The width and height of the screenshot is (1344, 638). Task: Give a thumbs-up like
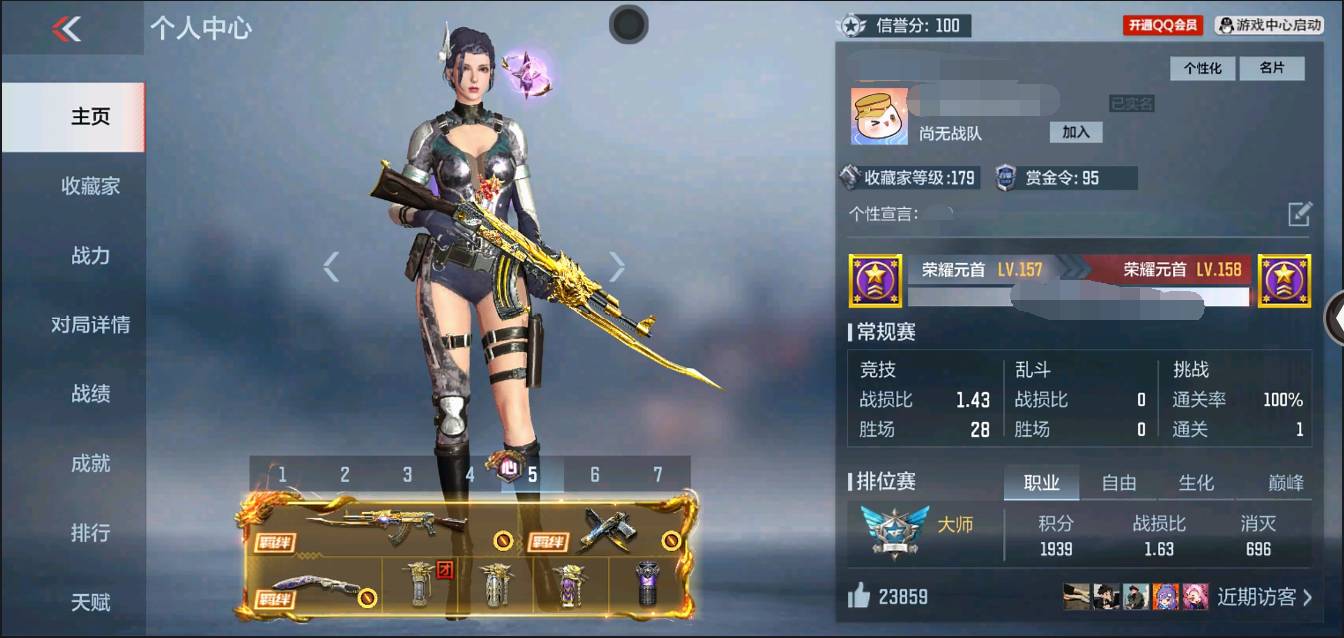(859, 597)
